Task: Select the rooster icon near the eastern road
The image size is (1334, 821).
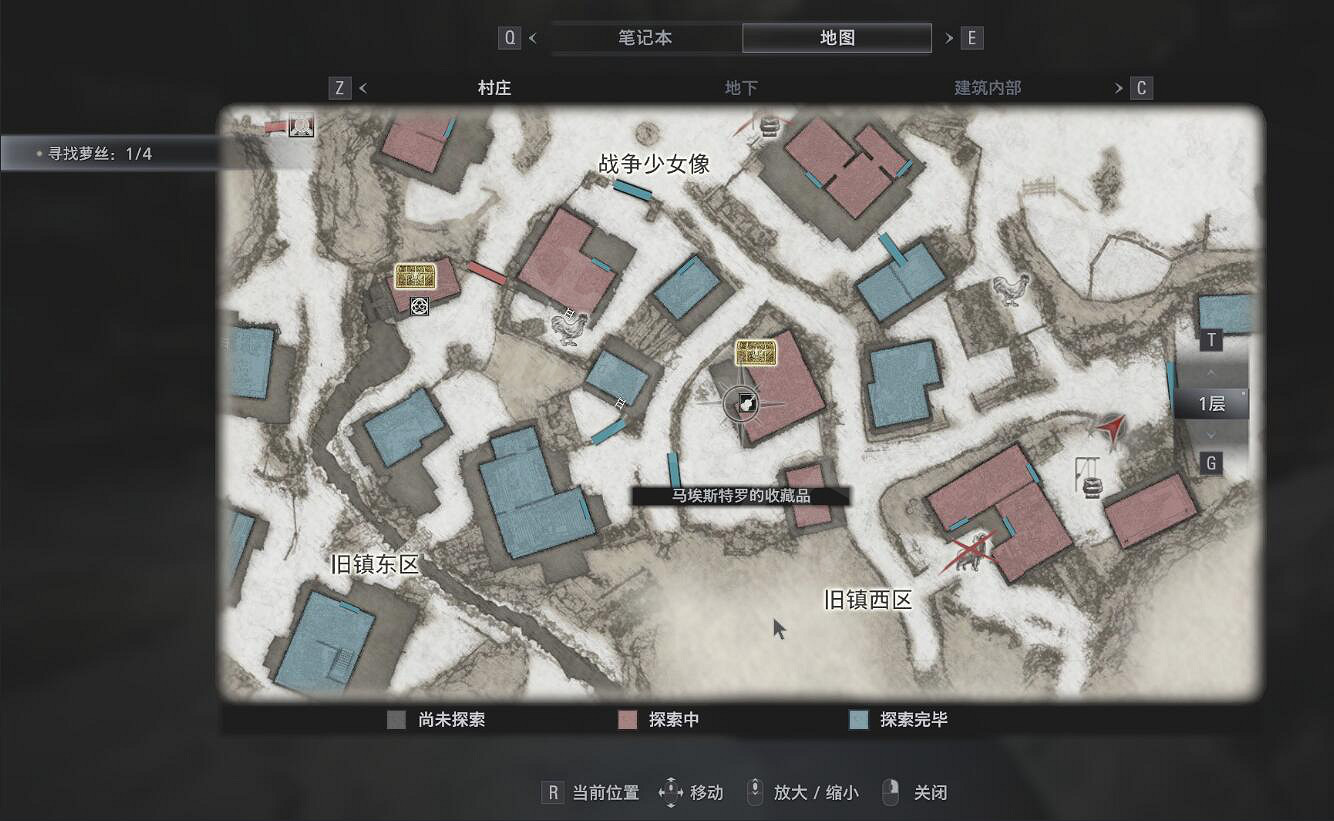Action: (1011, 290)
